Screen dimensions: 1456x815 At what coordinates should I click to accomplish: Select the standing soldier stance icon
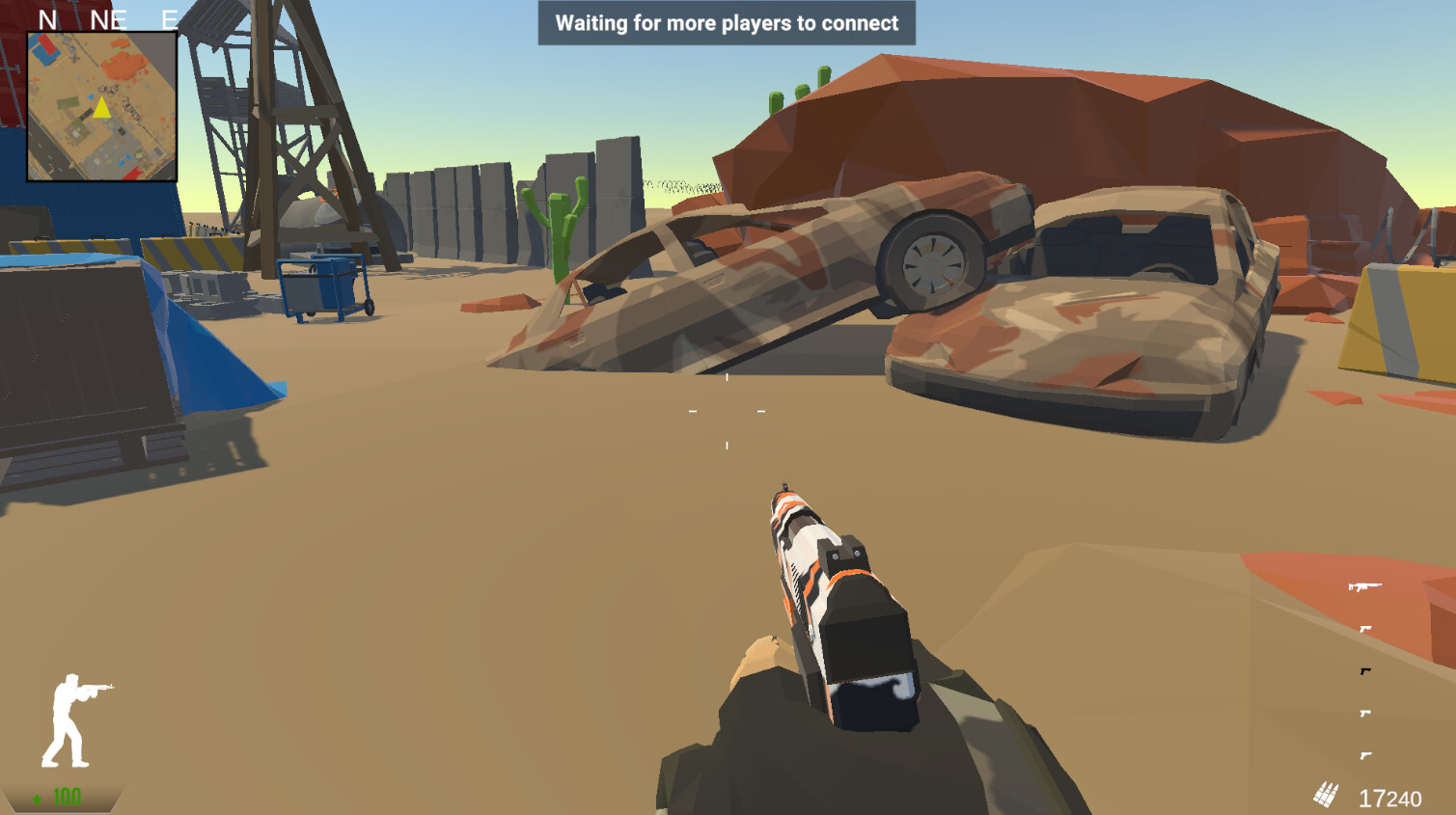tap(77, 719)
